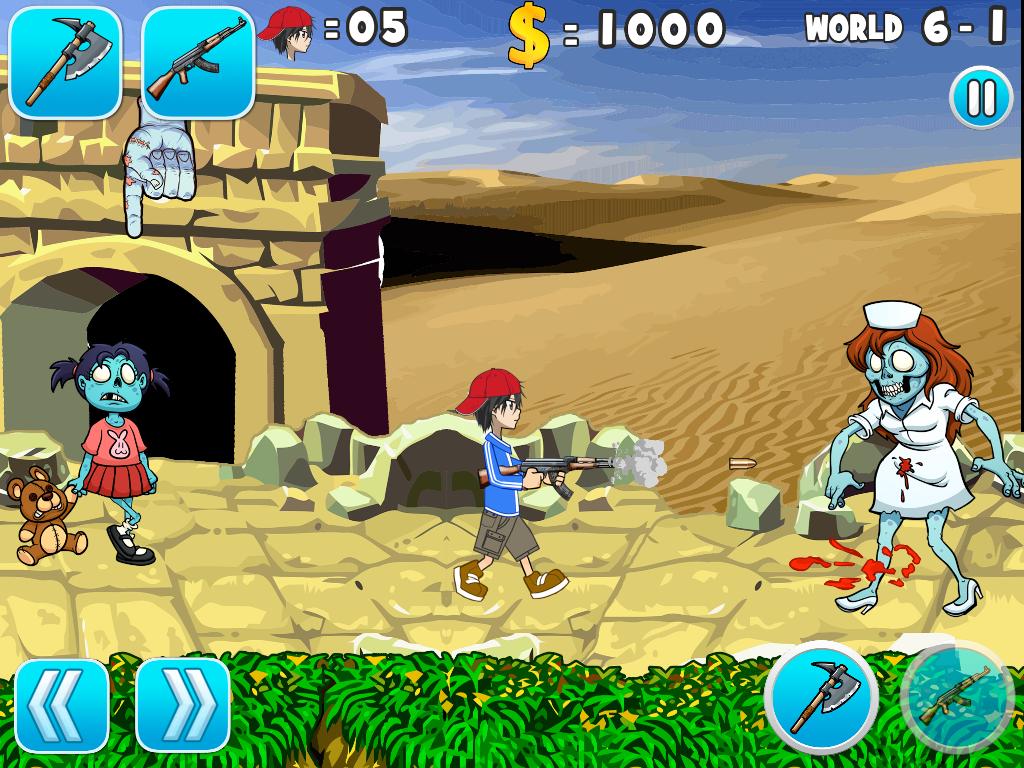Pause the game
The image size is (1024, 768).
click(980, 98)
